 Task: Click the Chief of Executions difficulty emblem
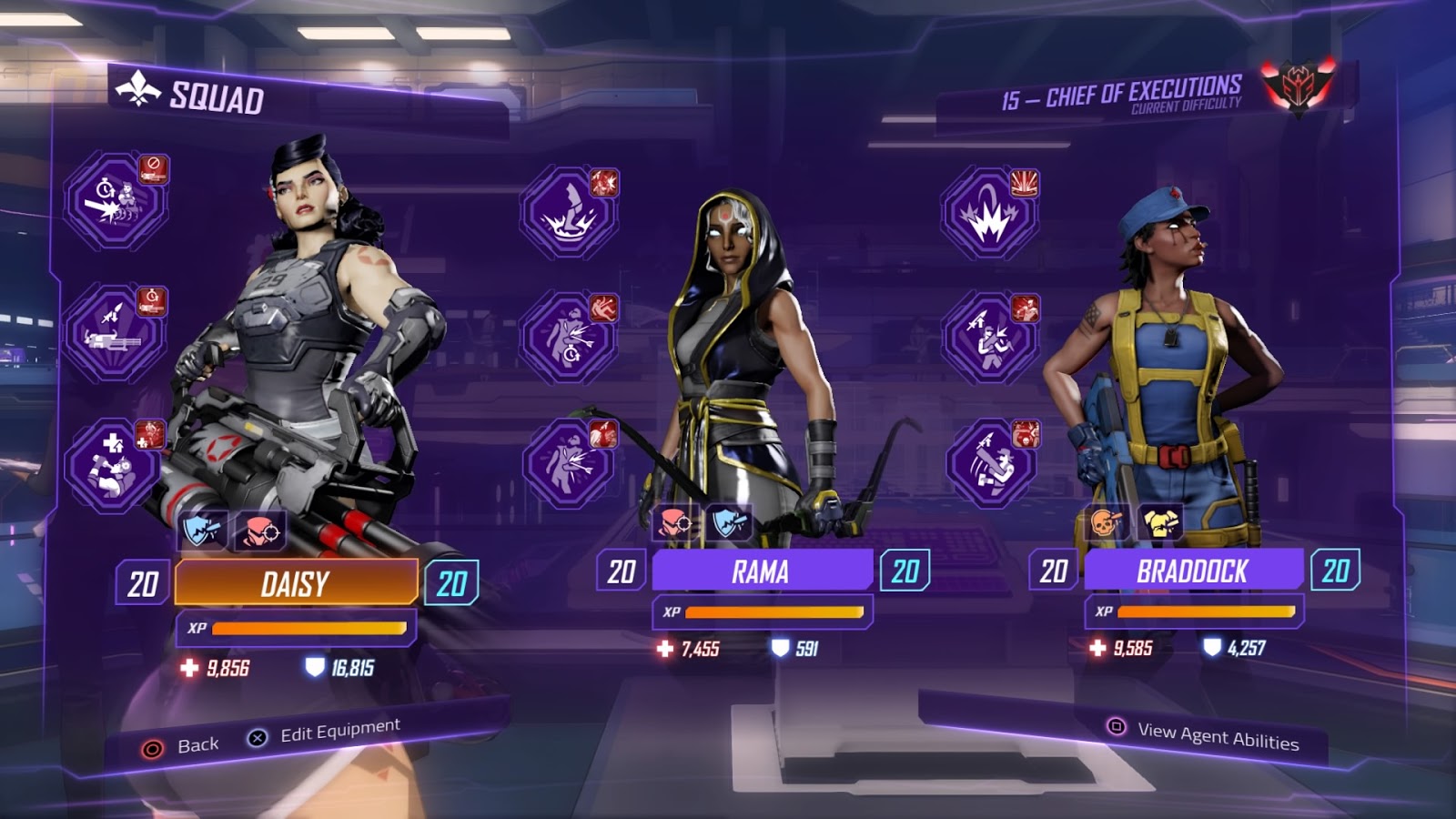[x=1299, y=86]
